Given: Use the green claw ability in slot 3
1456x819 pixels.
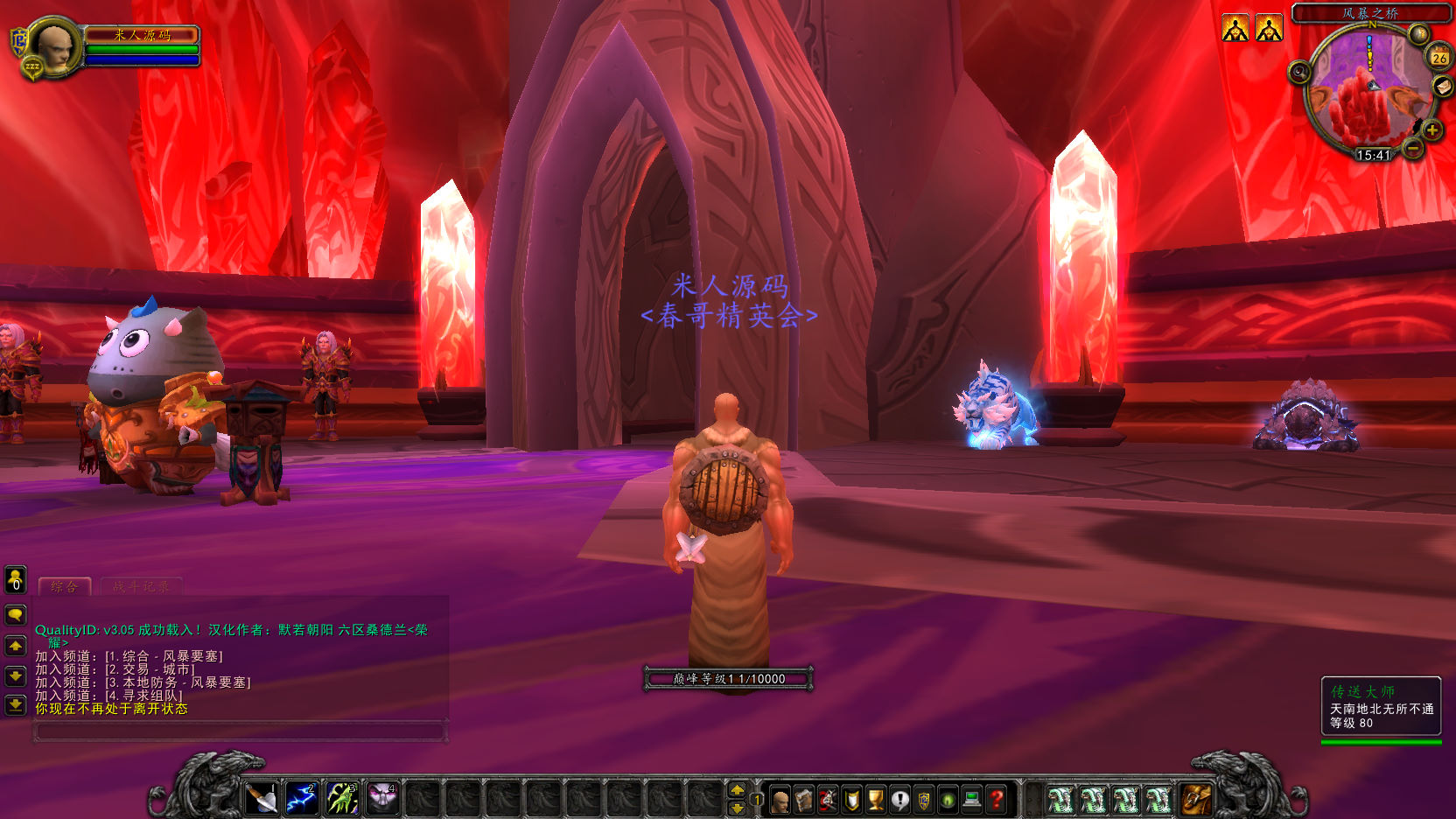Looking at the screenshot, I should [x=342, y=799].
